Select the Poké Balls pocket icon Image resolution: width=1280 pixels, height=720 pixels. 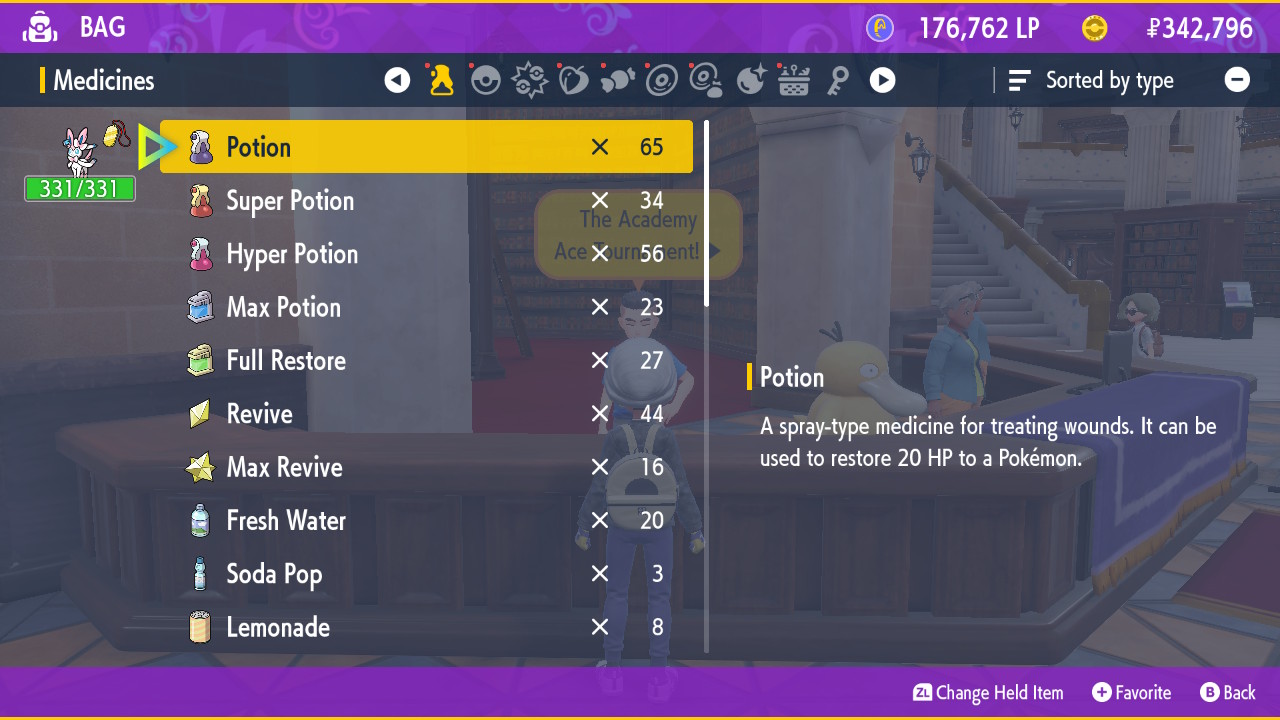485,80
